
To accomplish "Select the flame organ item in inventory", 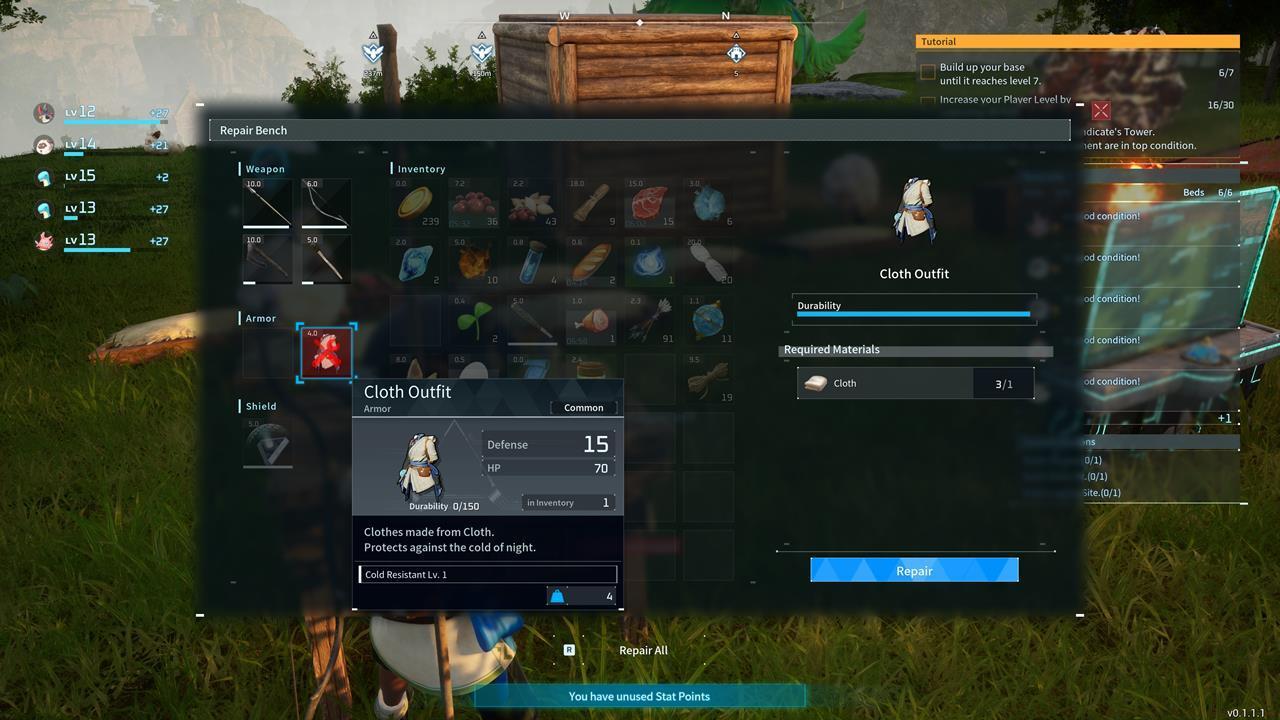I will [x=472, y=262].
